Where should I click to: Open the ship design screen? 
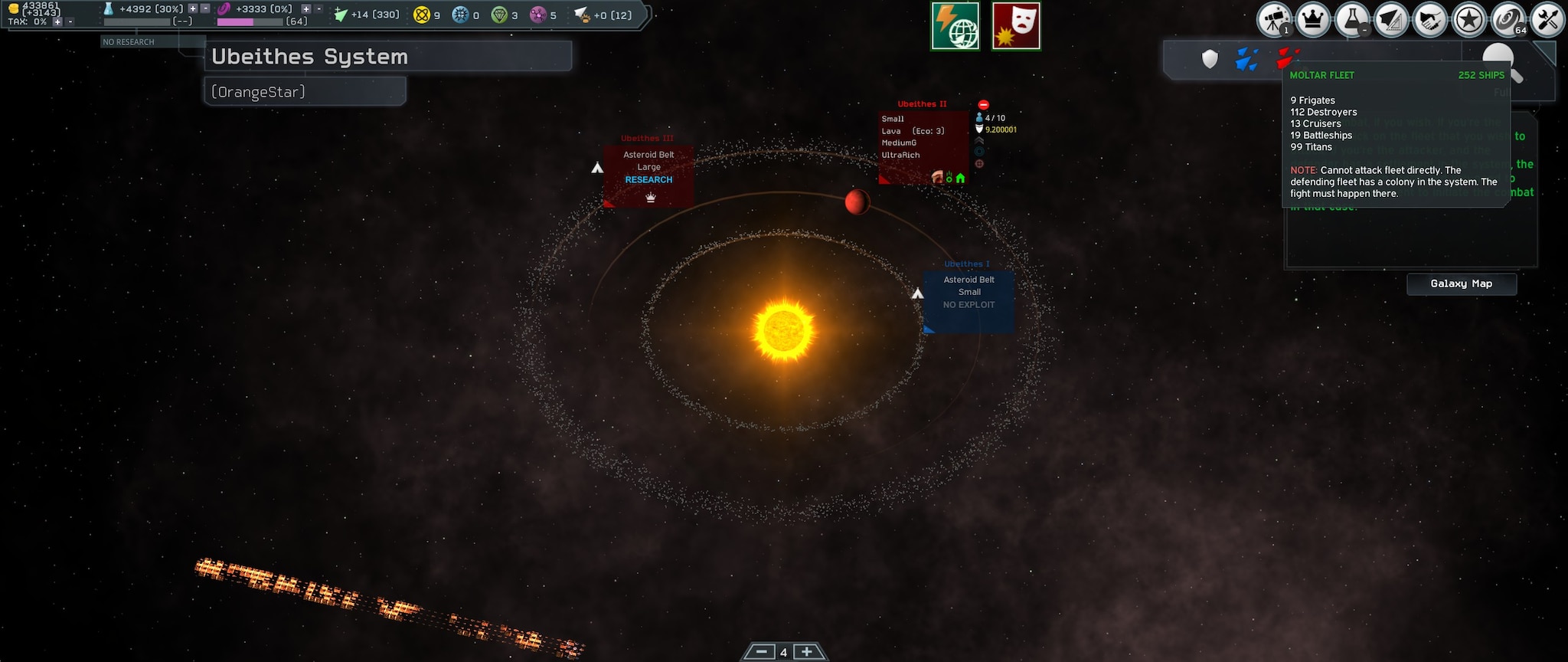point(1390,20)
